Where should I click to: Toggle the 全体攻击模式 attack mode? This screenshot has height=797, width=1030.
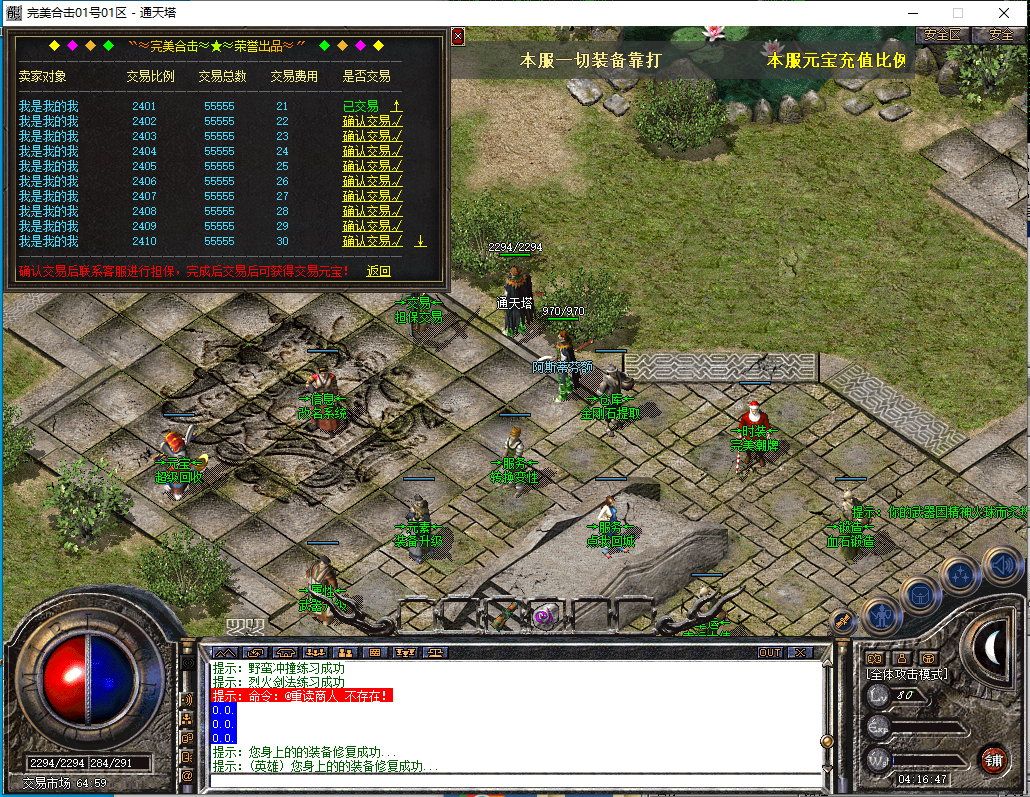pyautogui.click(x=906, y=675)
